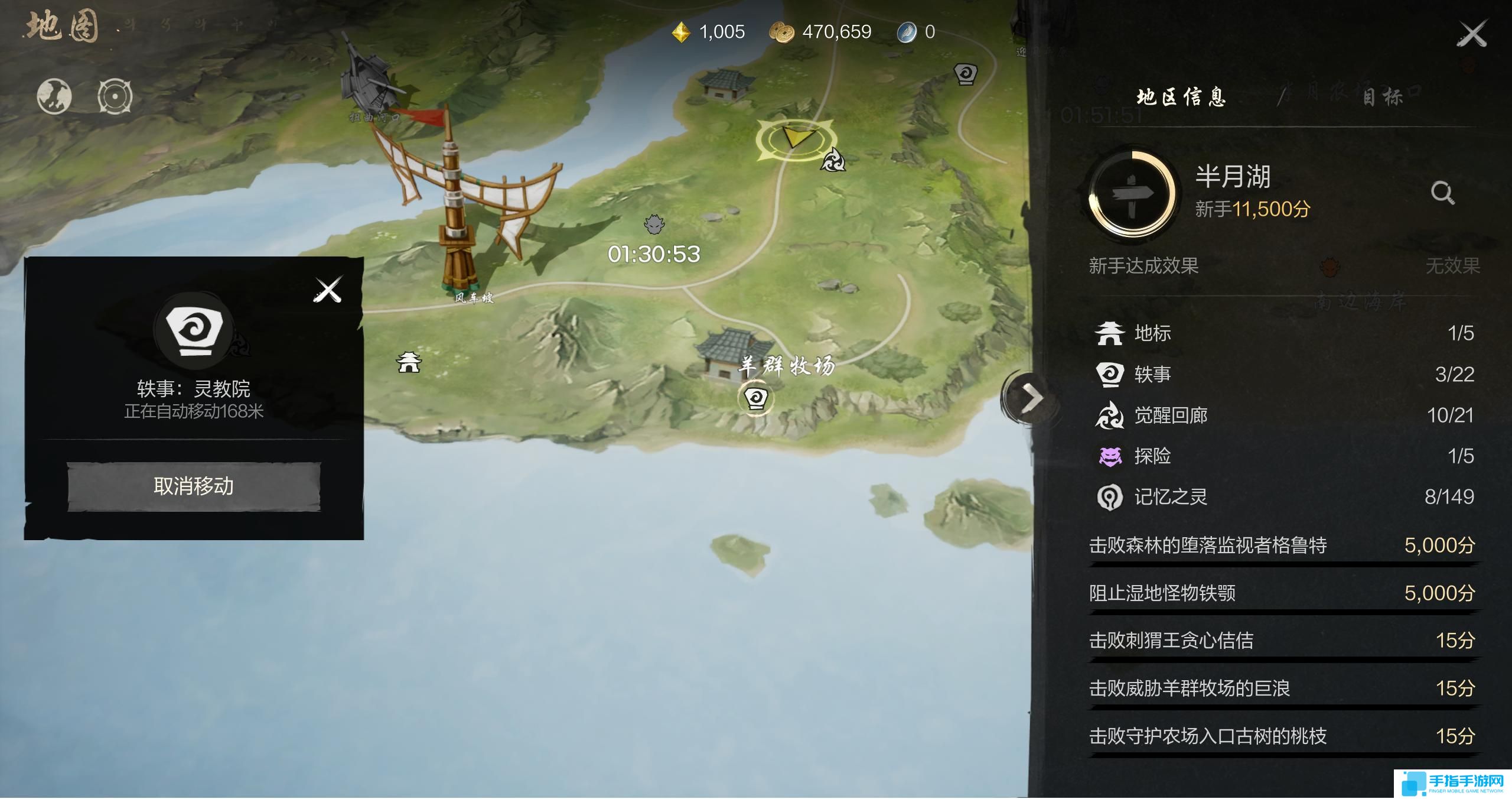Select the region view compass icon
Screen dimensions: 1512x799
click(116, 96)
